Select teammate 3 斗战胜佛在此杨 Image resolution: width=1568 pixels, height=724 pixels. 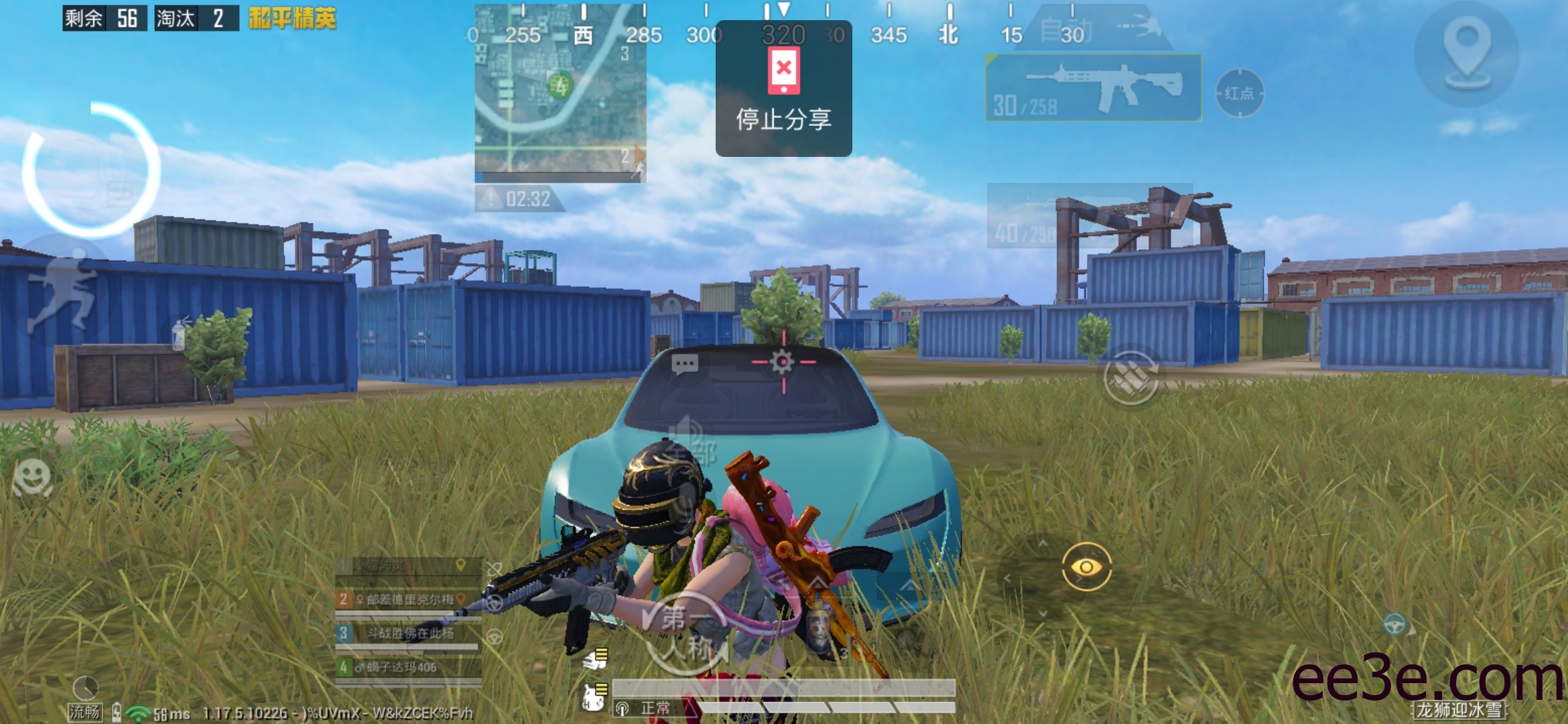[x=407, y=633]
